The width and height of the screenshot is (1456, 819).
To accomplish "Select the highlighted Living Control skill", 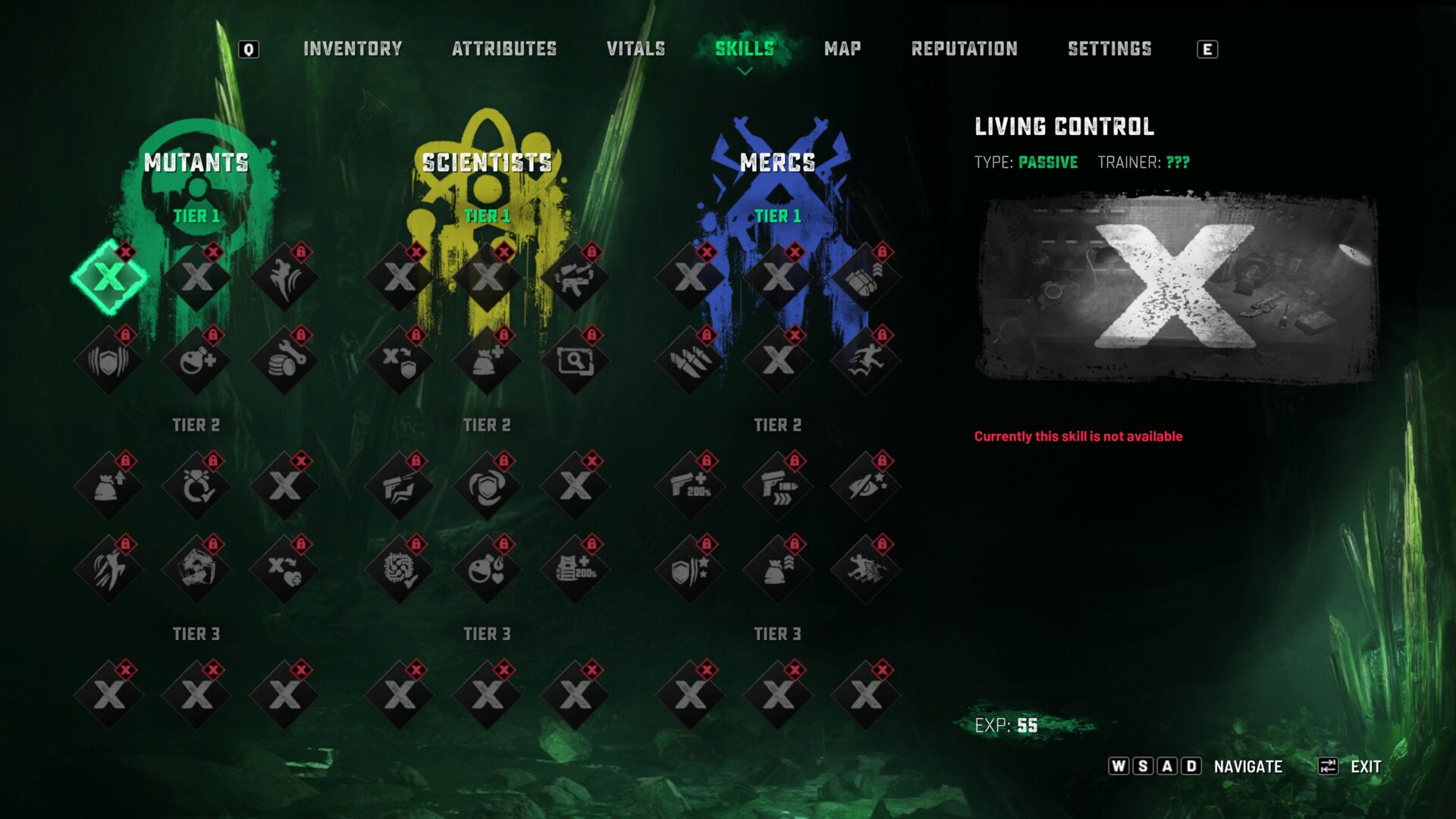I will tap(109, 278).
